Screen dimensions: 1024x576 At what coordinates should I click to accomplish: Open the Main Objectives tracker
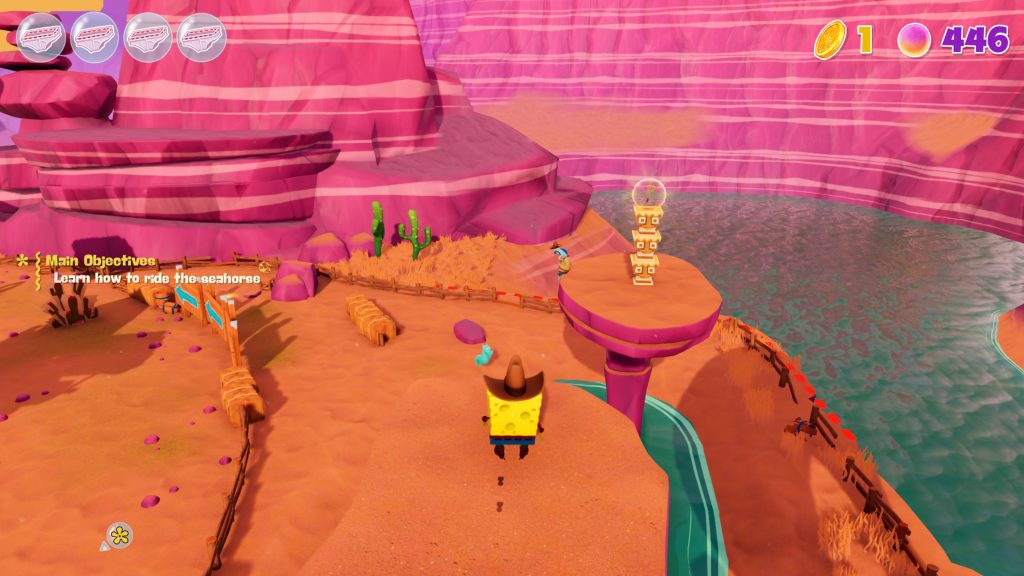click(99, 261)
